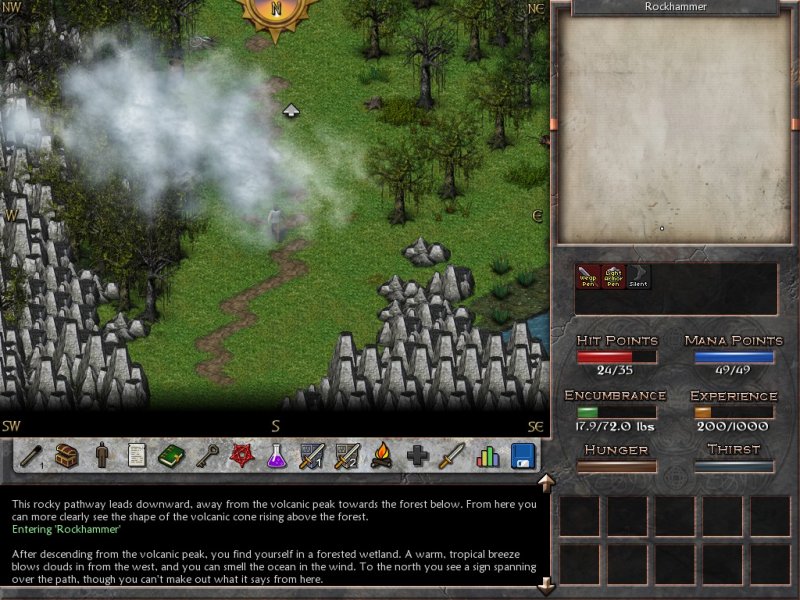Open the green spellbook
800x600 pixels.
pos(172,456)
